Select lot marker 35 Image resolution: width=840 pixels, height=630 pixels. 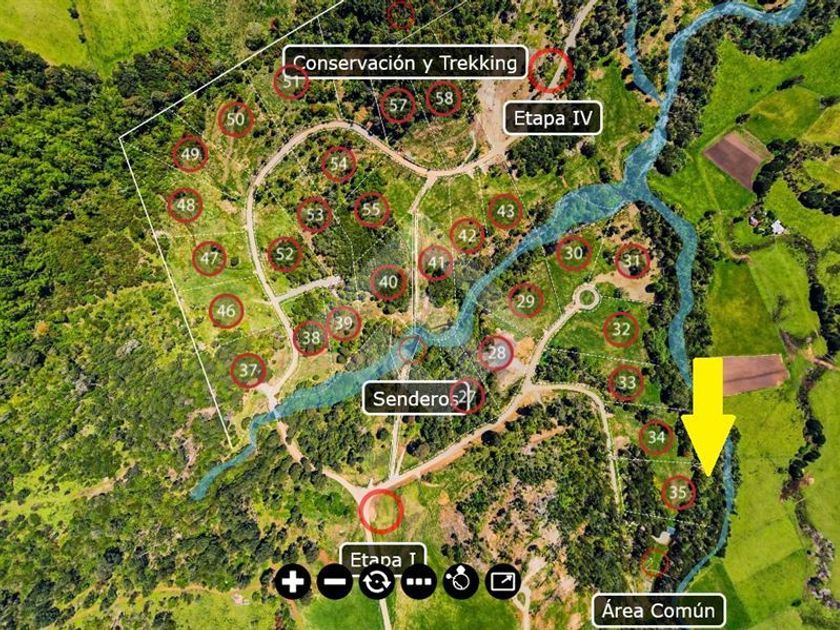click(x=678, y=492)
